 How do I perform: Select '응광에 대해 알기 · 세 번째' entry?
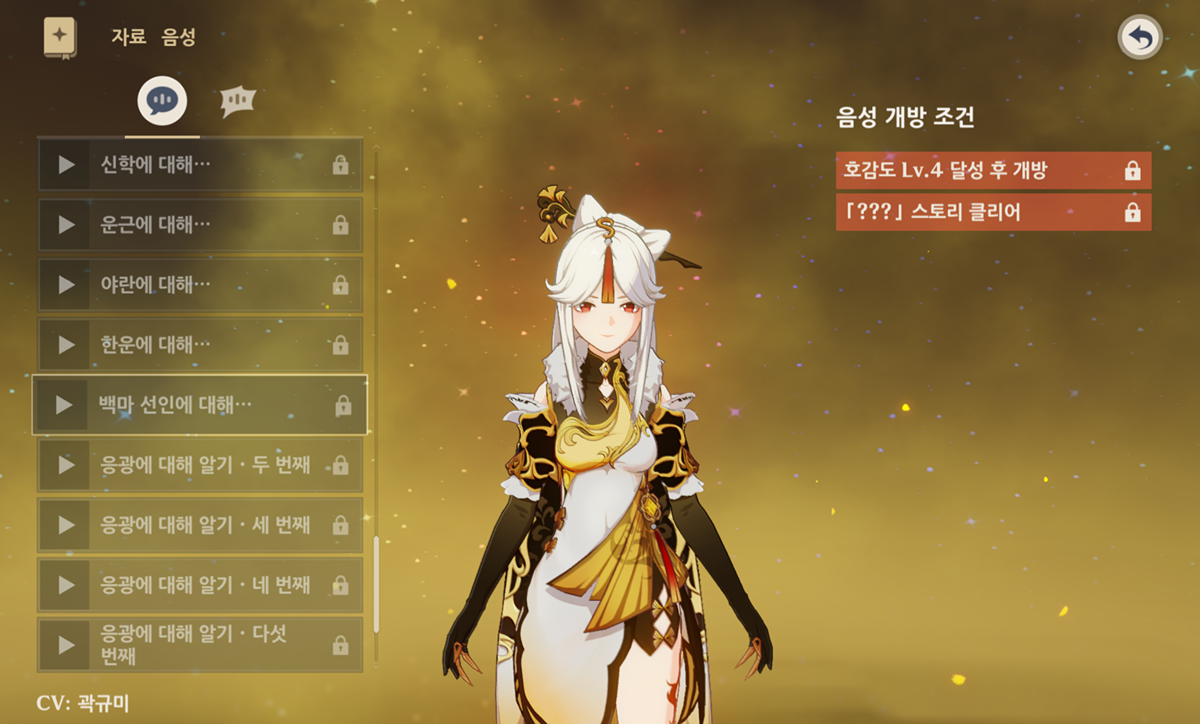click(200, 525)
